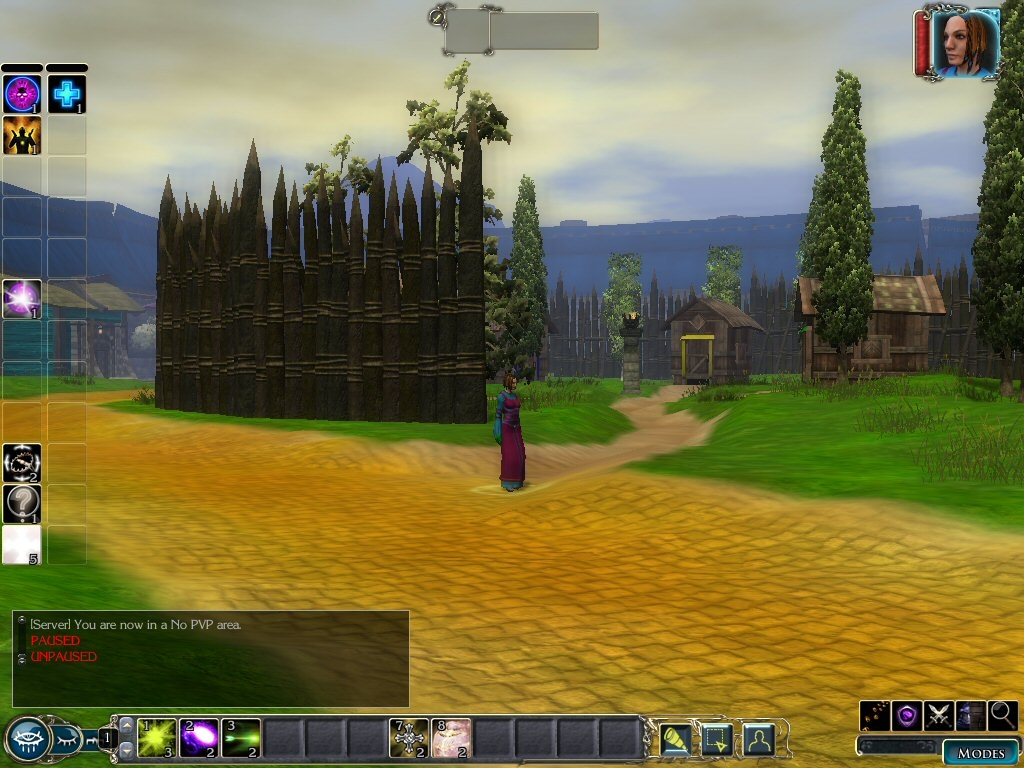Fire the green arrow spell in hotbar slot 3
Screen dimensions: 1024x768
pos(241,738)
